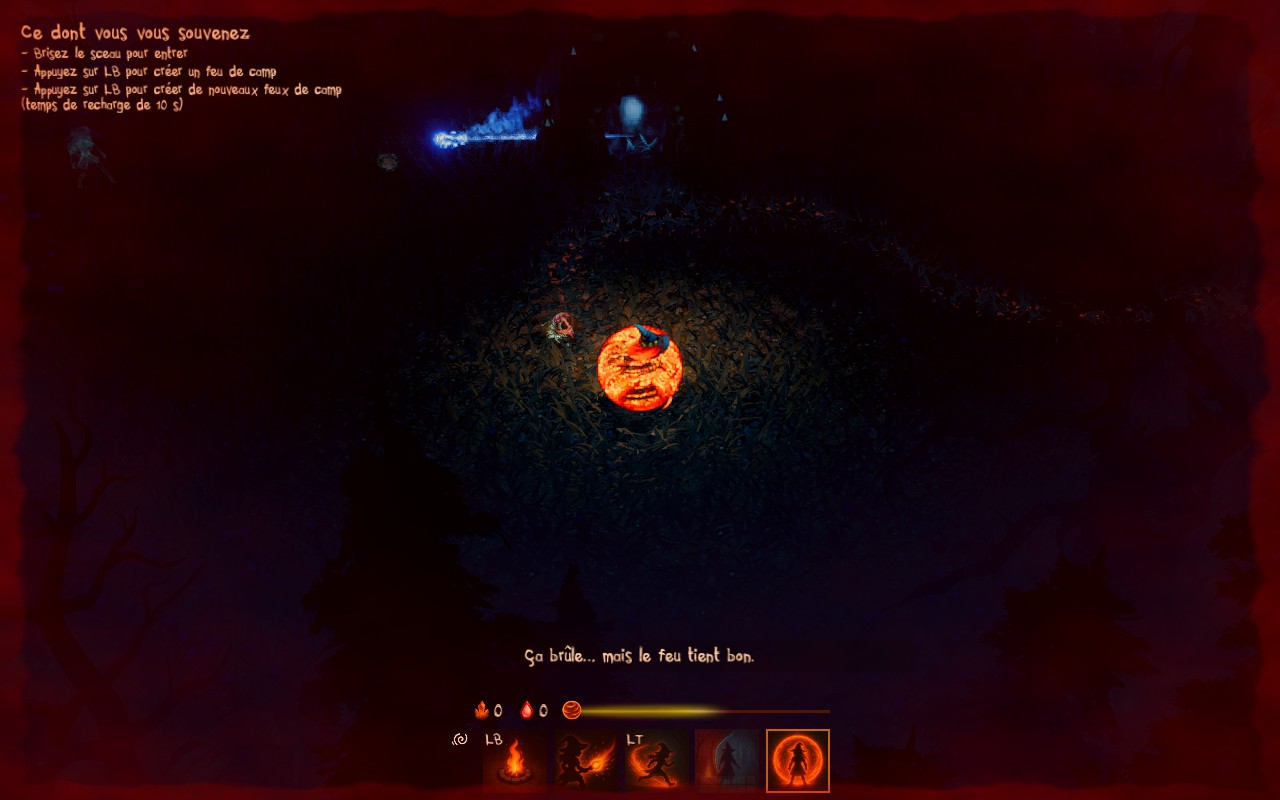
Task: Choose the witch in moonlit forest ability
Action: coord(727,762)
